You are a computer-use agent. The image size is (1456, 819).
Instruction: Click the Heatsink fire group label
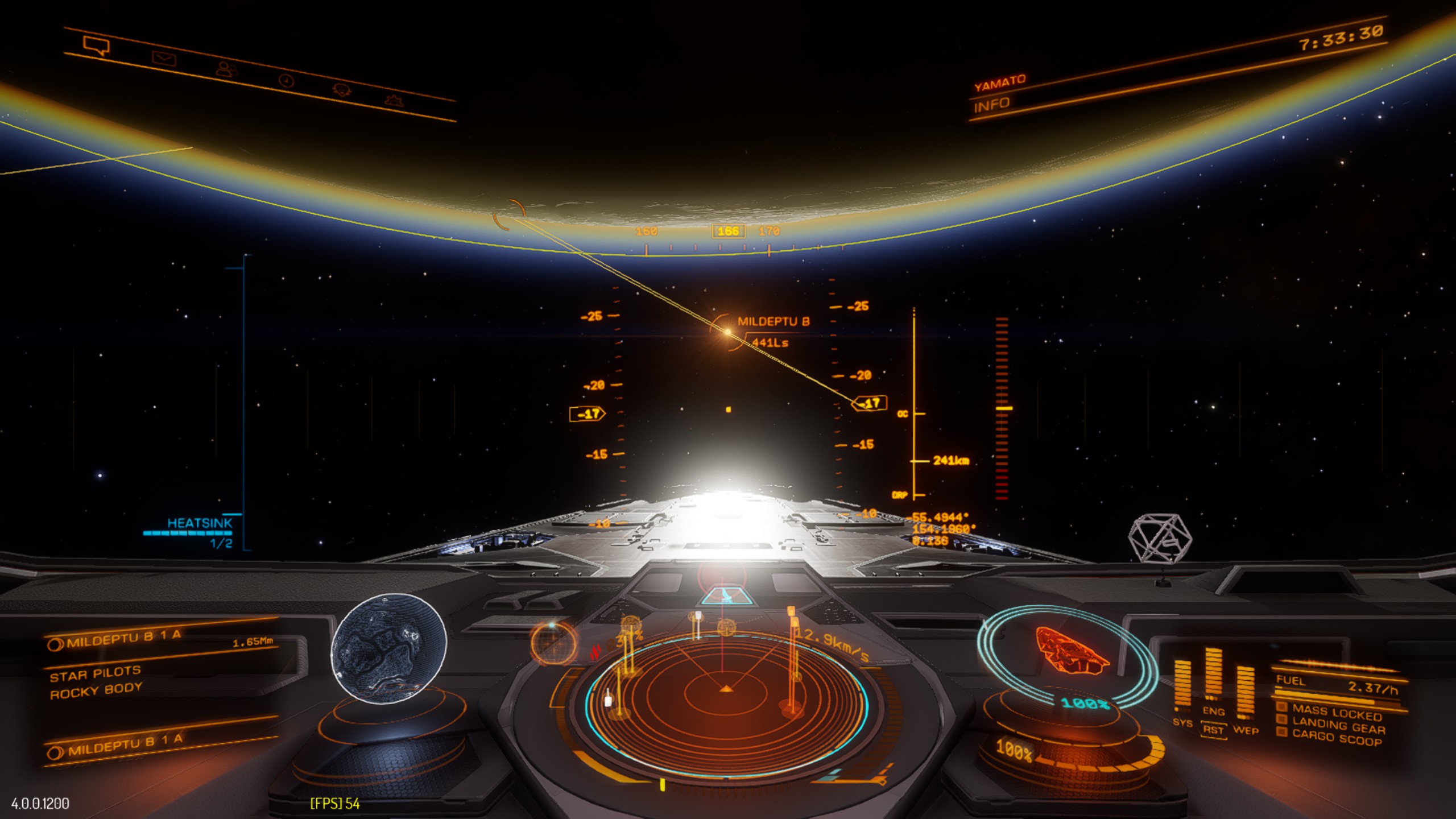click(x=200, y=523)
